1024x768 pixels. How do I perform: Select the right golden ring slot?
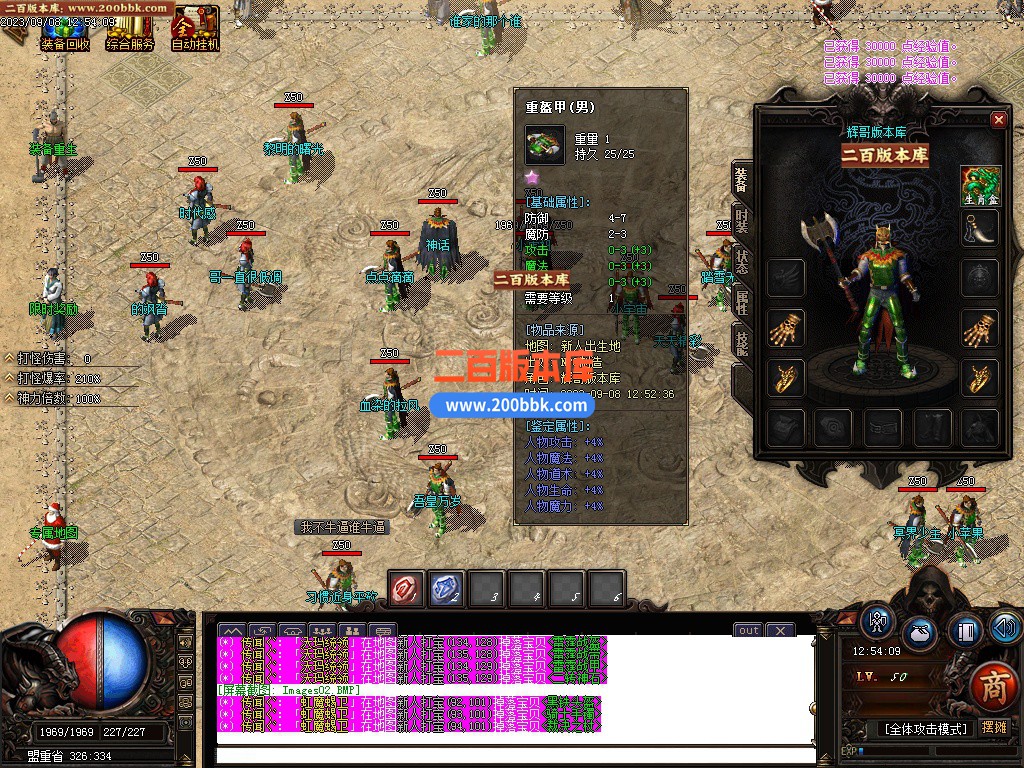click(981, 377)
